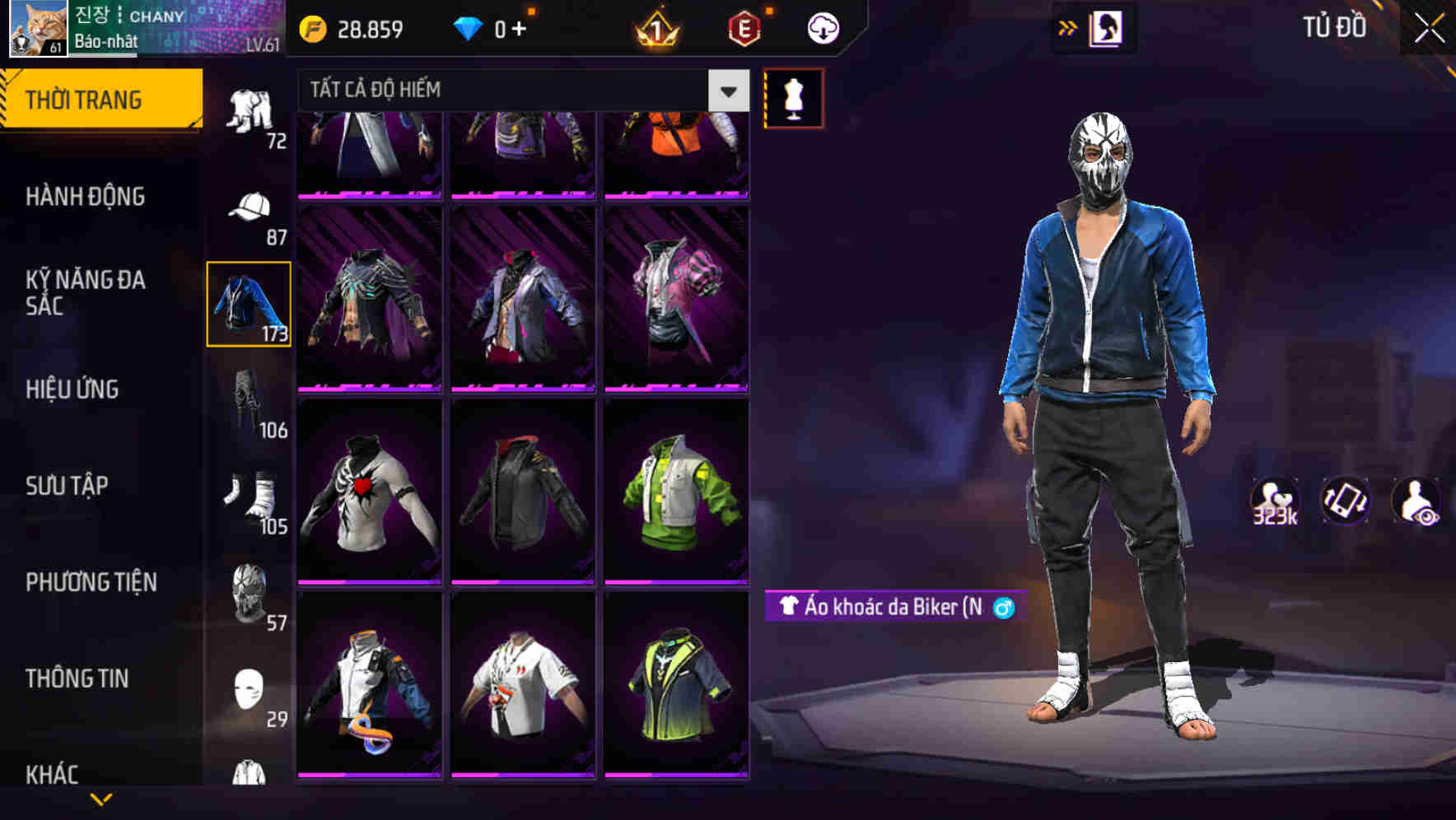
Task: Collapse the top bar with double arrows
Action: 1066,27
